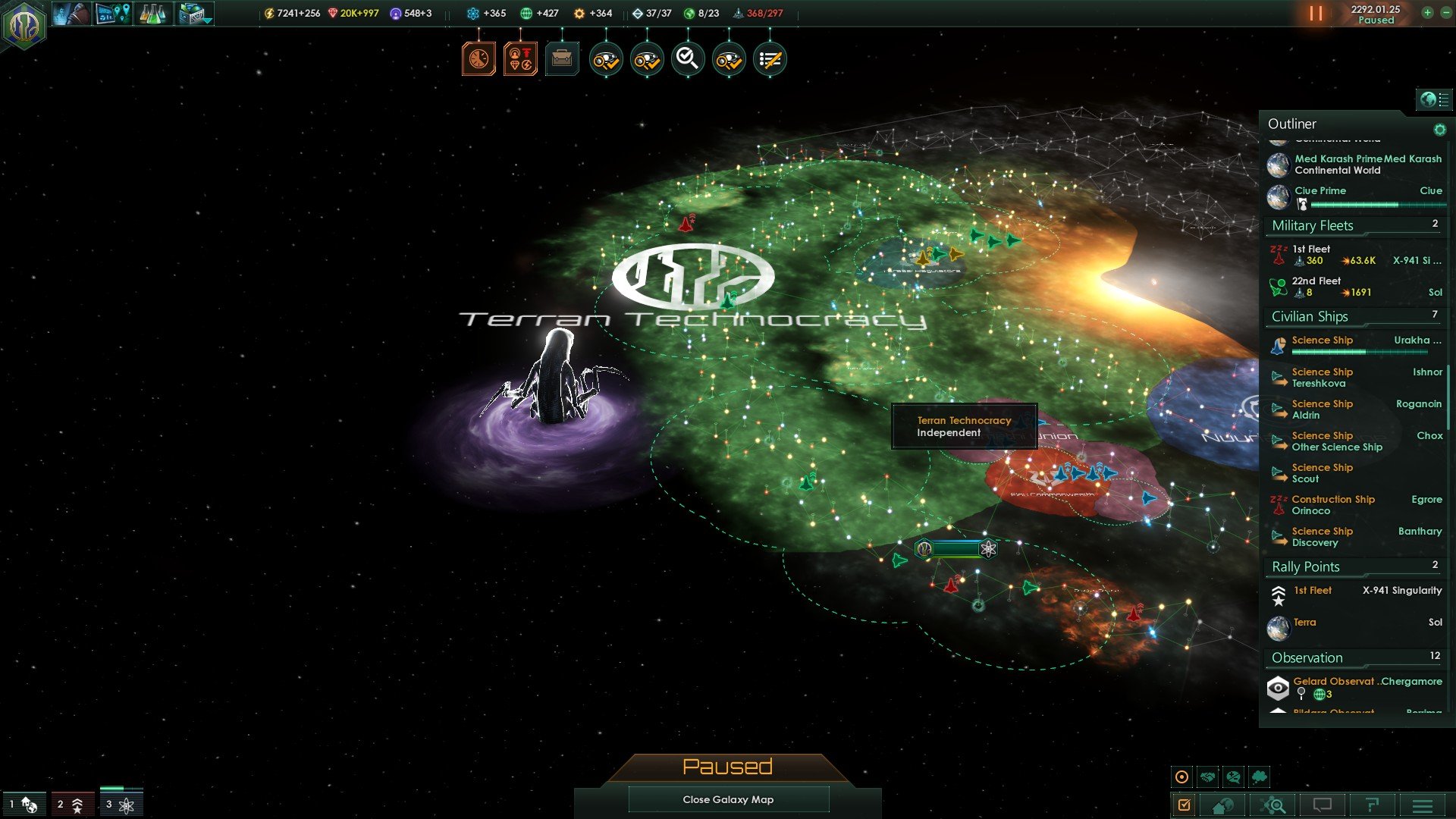Toggle the handshake diplomatic map mode
The image size is (1456, 819).
pos(1208,777)
